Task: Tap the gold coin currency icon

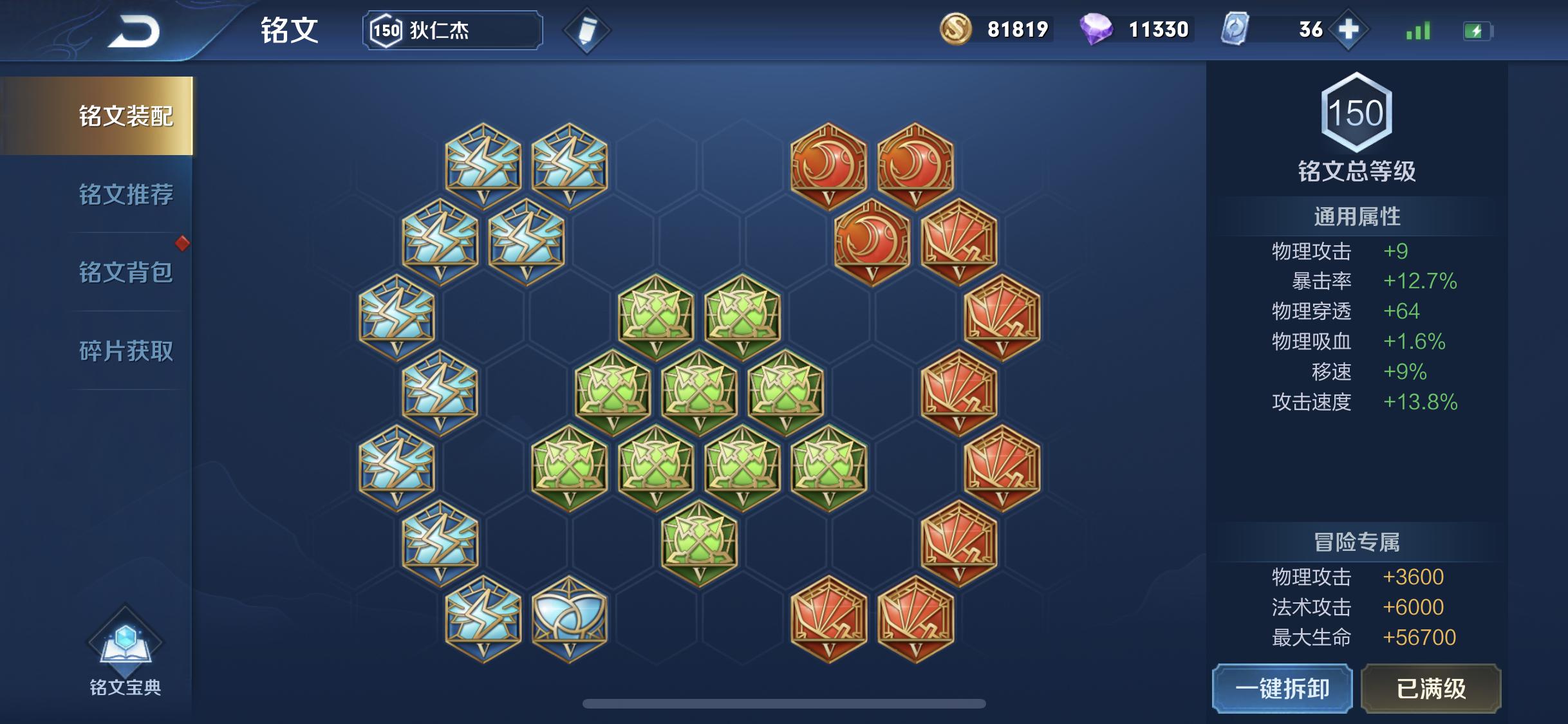Action: [x=956, y=30]
